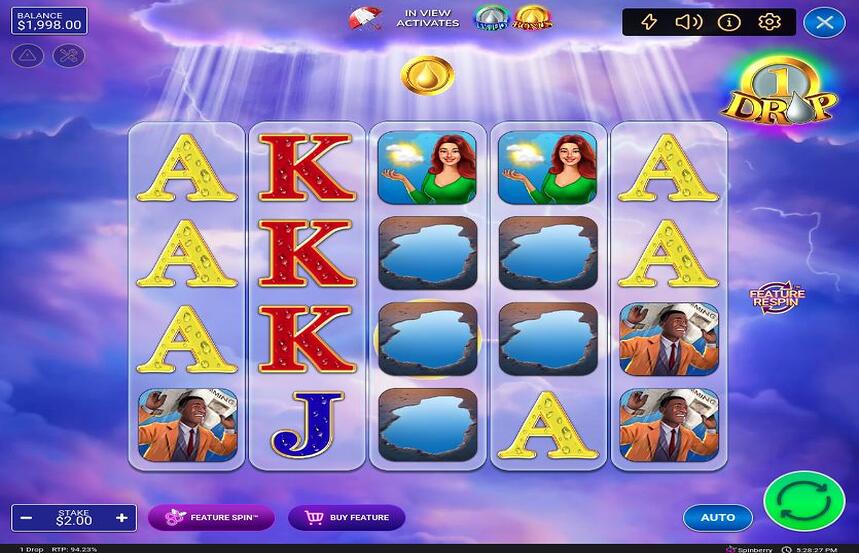Click the triangle icon under the balance
The image size is (859, 553).
click(x=27, y=56)
